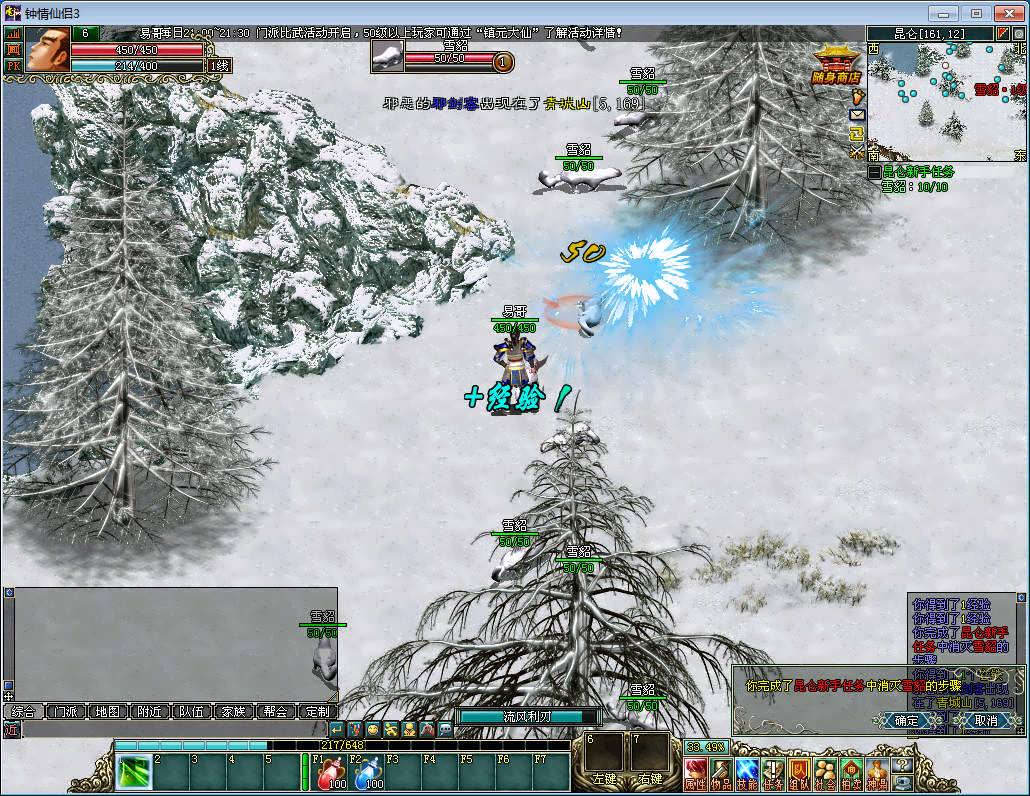
Task: Switch chat to the 队伍 tab
Action: pyautogui.click(x=191, y=712)
